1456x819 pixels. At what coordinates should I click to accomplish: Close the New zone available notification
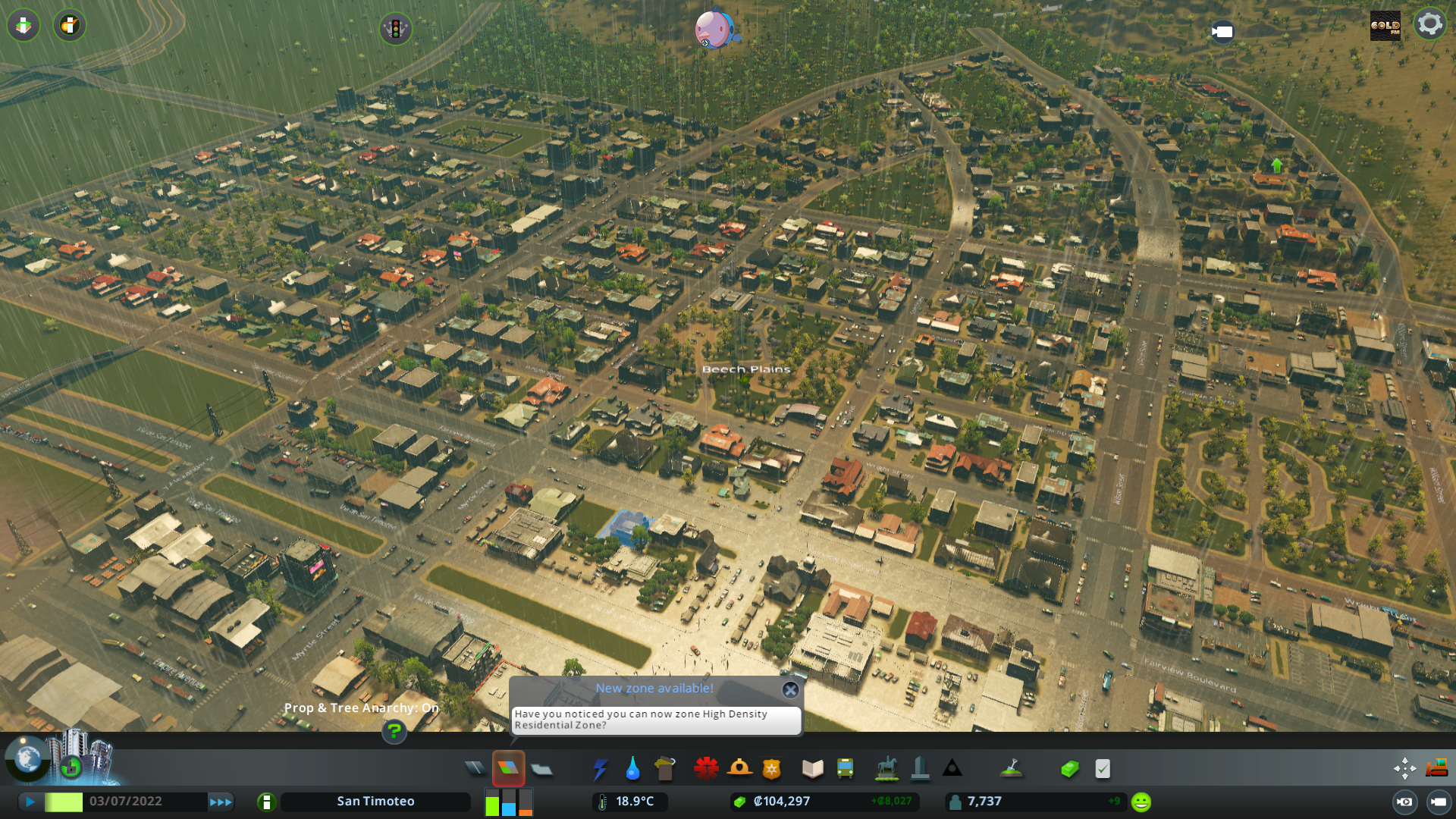791,690
